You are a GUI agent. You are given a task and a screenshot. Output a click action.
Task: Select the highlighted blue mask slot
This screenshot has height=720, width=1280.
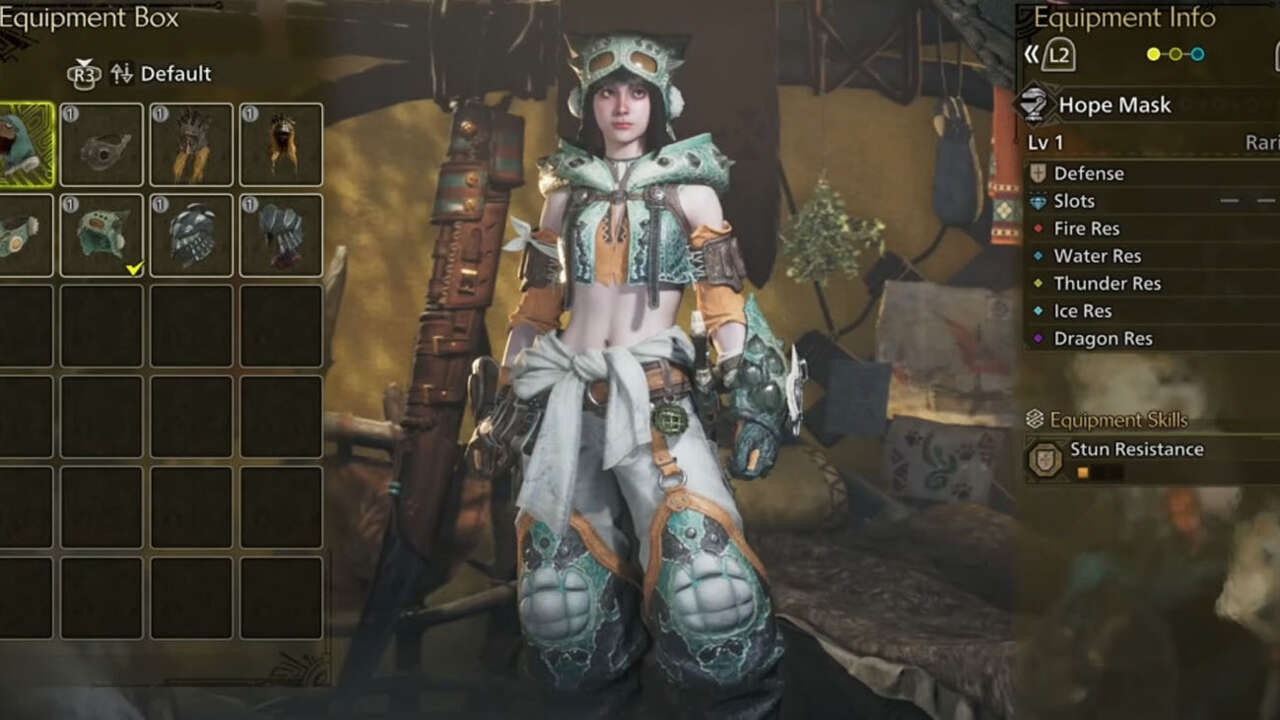point(22,145)
